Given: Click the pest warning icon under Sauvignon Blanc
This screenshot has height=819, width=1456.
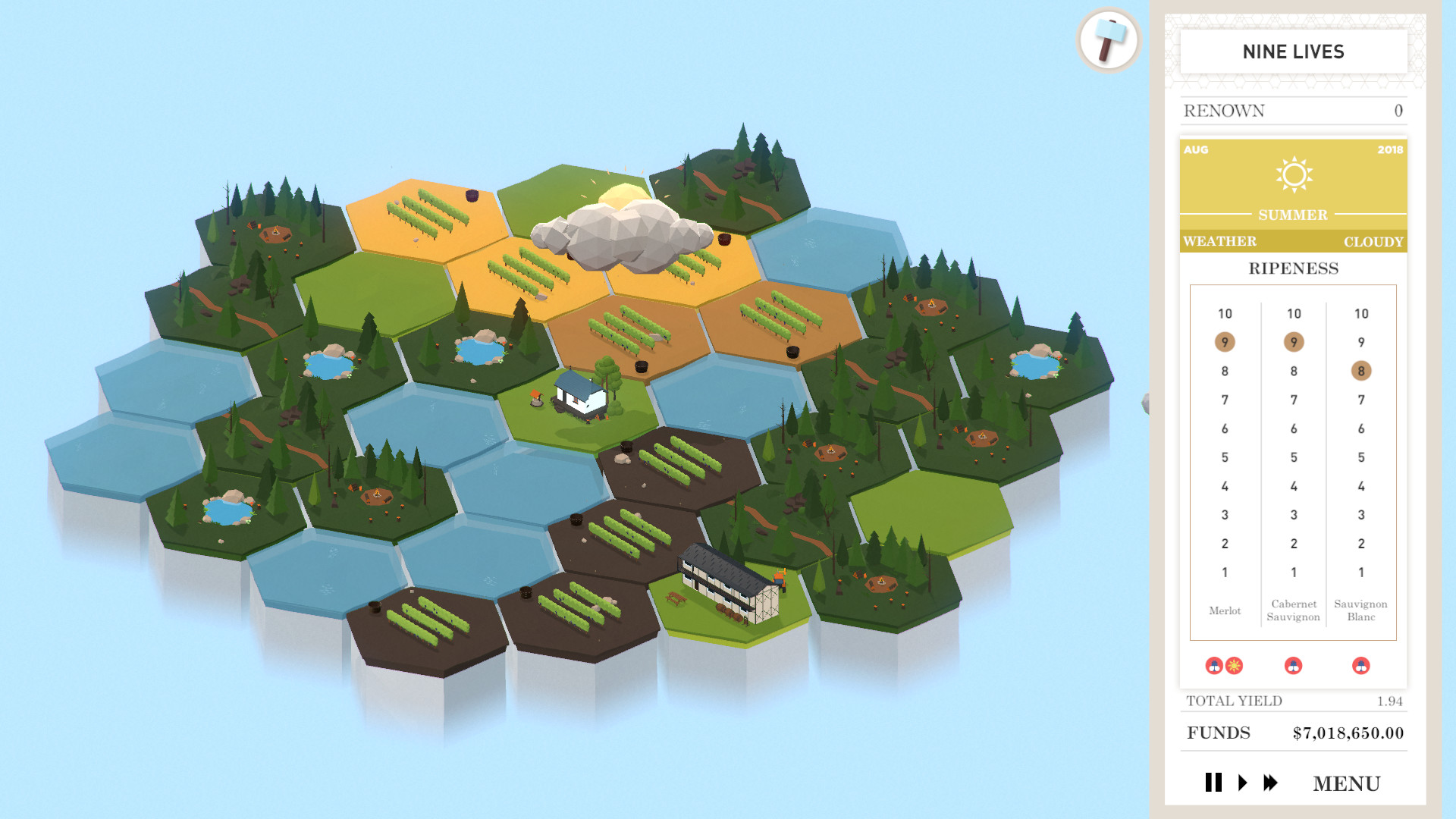Looking at the screenshot, I should [1360, 666].
